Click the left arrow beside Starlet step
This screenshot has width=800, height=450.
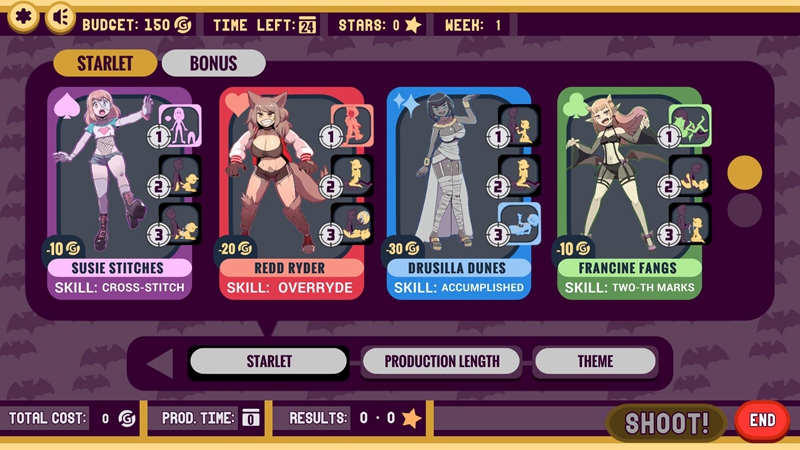point(159,362)
